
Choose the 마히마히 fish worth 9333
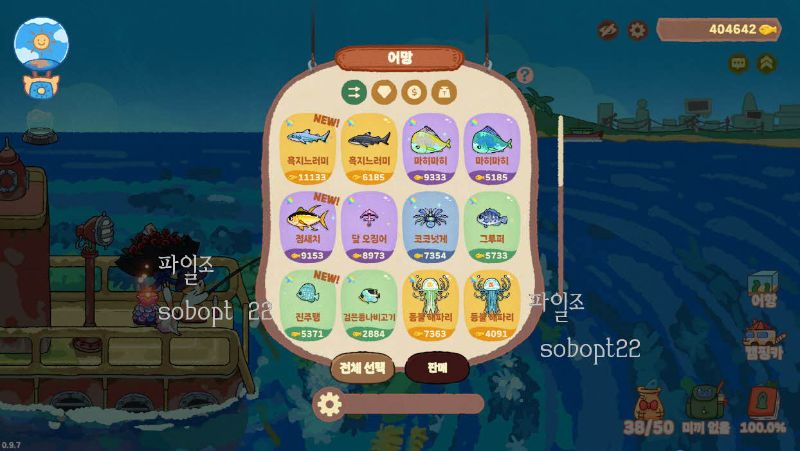(431, 148)
